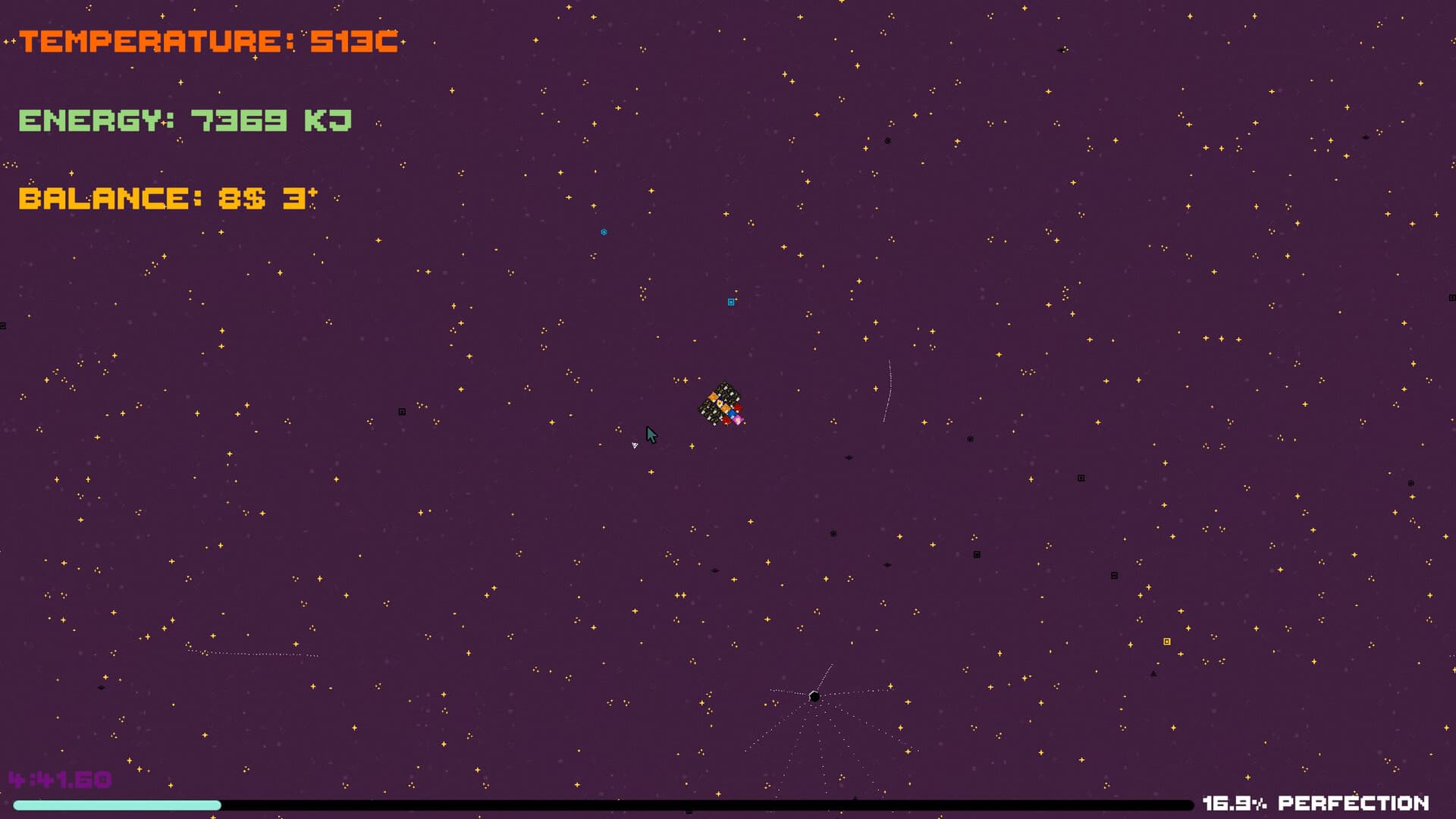The image size is (1456, 819).
Task: Click the glowing yellow core of the ship
Action: pyautogui.click(x=720, y=403)
